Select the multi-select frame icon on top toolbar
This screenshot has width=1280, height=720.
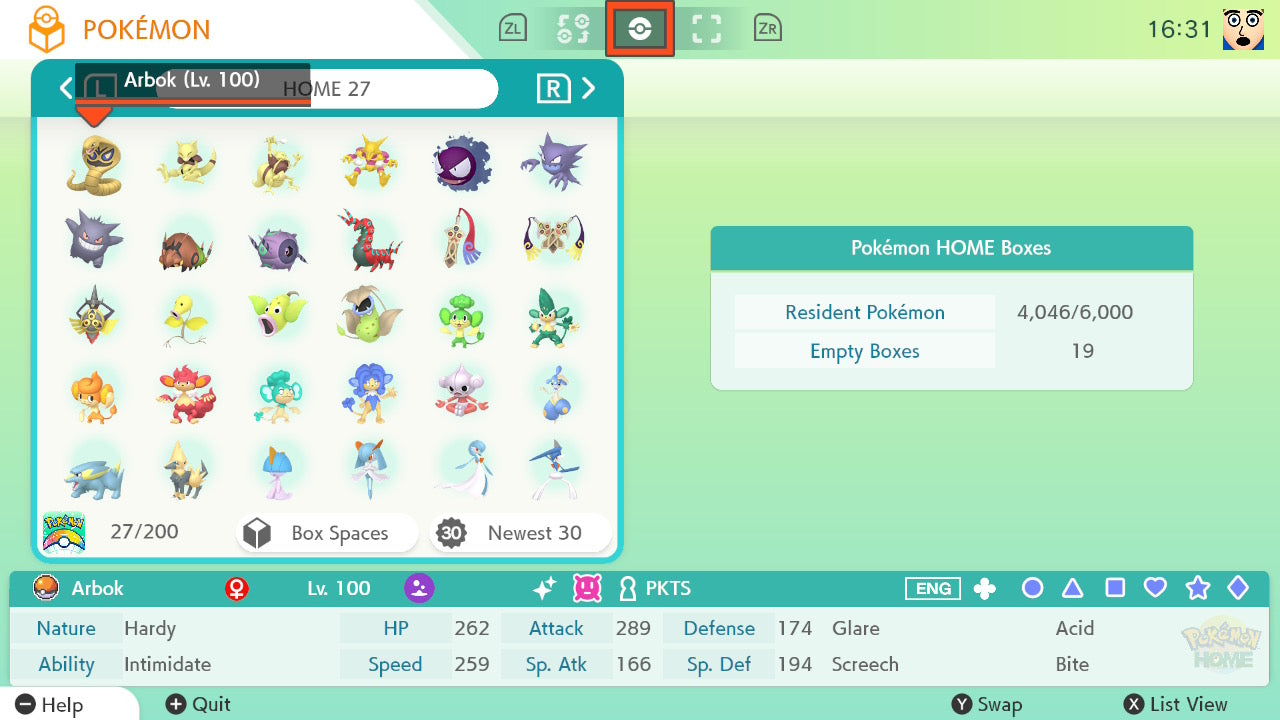(x=706, y=28)
